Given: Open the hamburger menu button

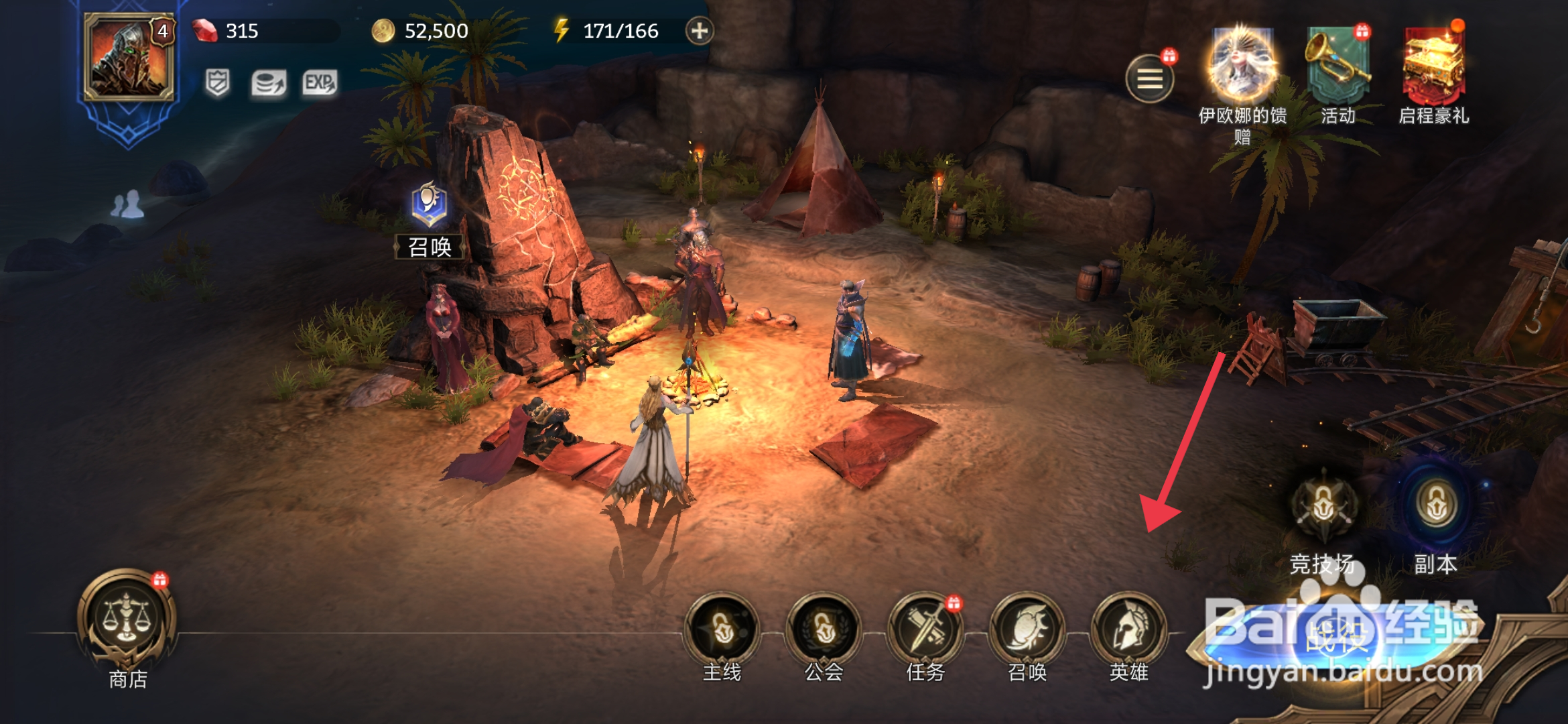Looking at the screenshot, I should click(x=1150, y=79).
